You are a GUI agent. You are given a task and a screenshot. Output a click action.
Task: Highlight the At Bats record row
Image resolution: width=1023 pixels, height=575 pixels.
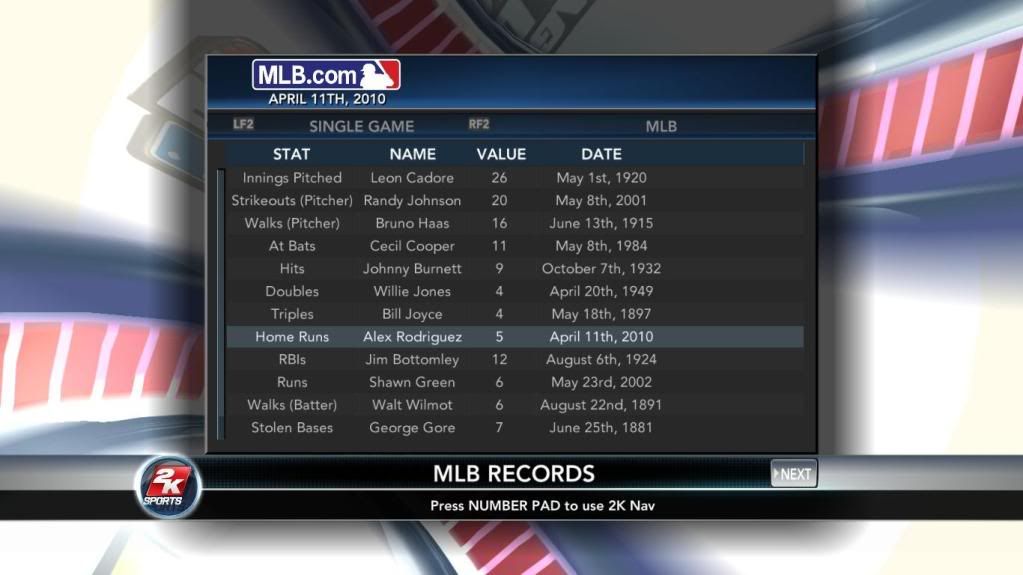tap(514, 246)
